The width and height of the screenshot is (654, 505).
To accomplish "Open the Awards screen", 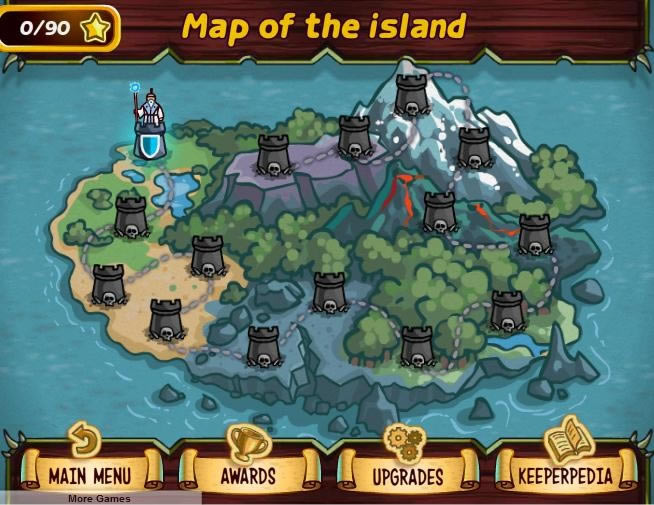I will point(247,473).
